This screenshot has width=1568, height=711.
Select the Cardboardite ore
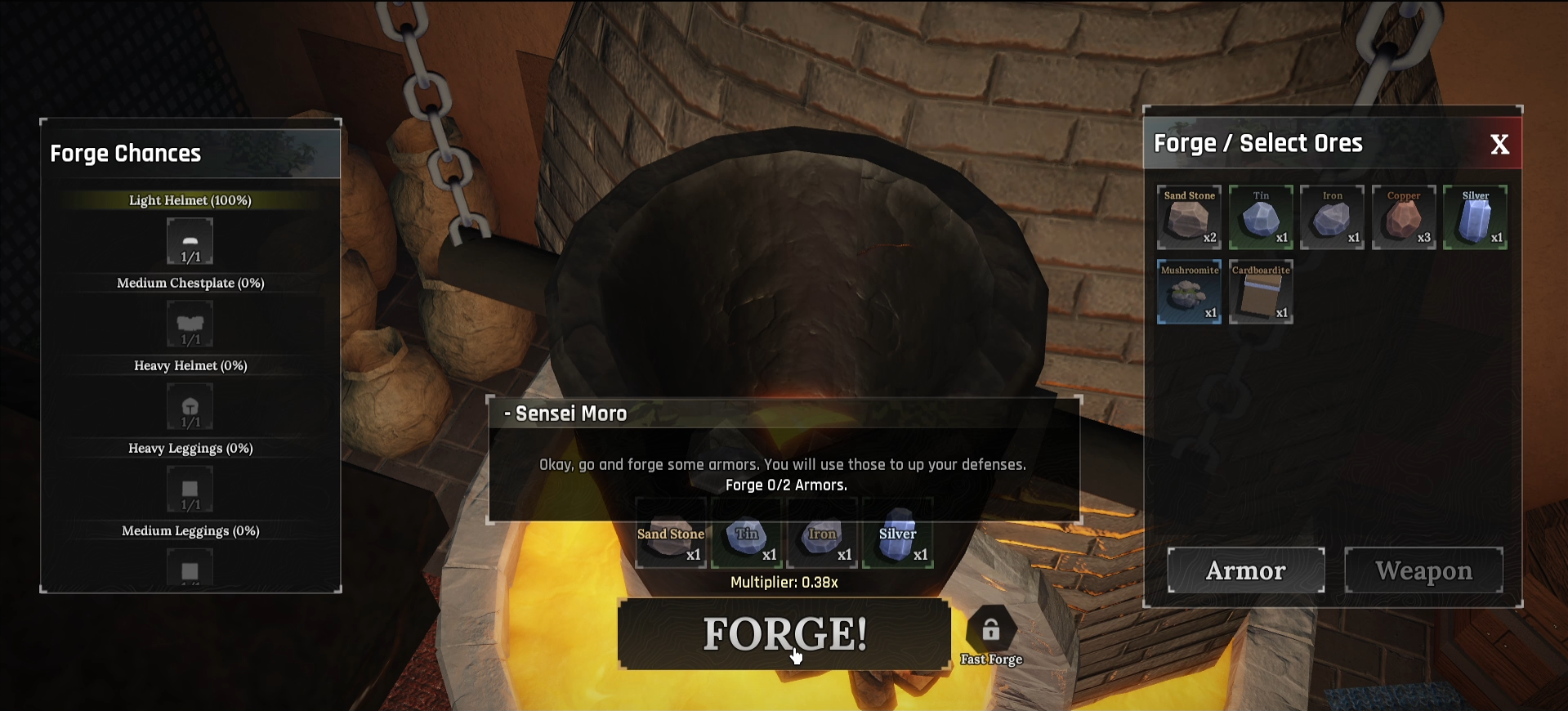coord(1260,291)
